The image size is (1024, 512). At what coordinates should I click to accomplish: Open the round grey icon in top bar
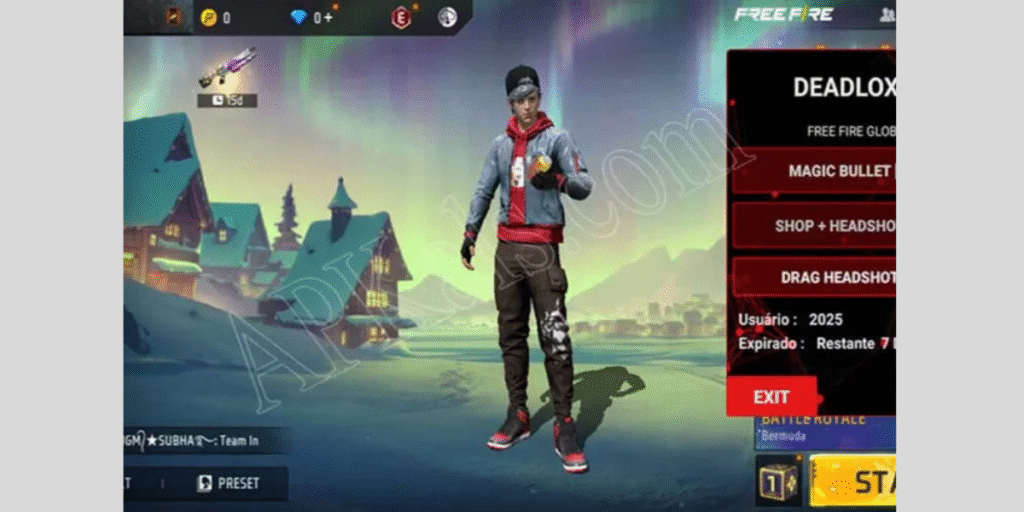pyautogui.click(x=447, y=17)
